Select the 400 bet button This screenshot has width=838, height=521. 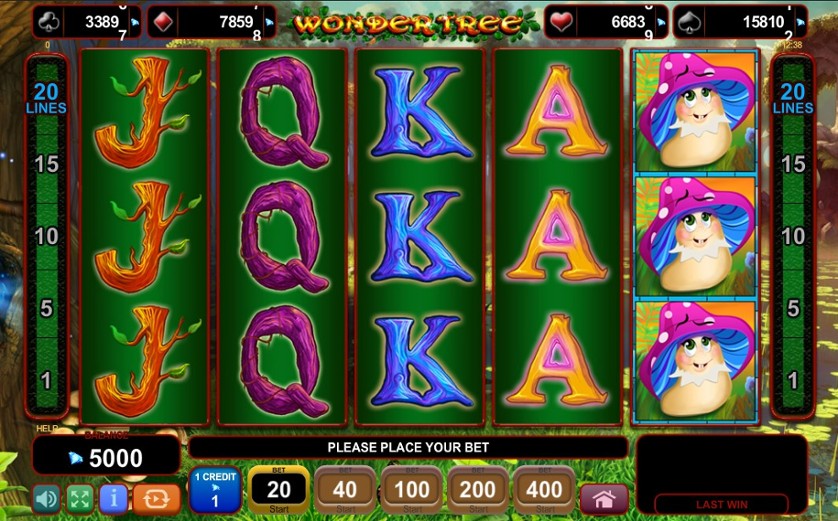pos(544,490)
